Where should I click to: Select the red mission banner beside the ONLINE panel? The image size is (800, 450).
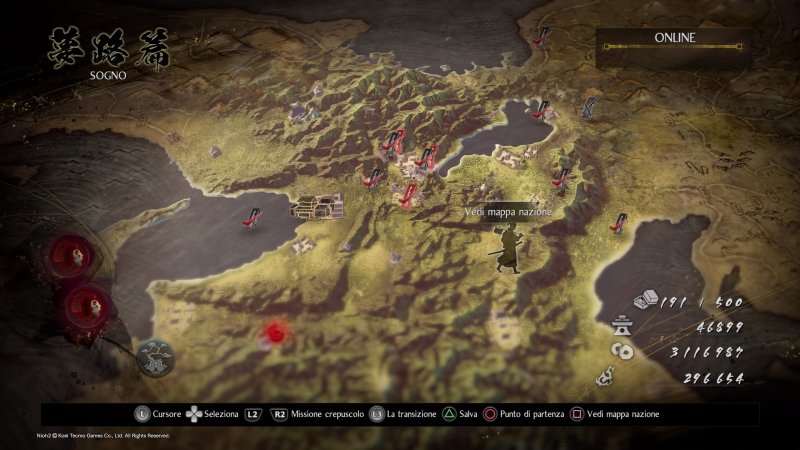point(543,35)
